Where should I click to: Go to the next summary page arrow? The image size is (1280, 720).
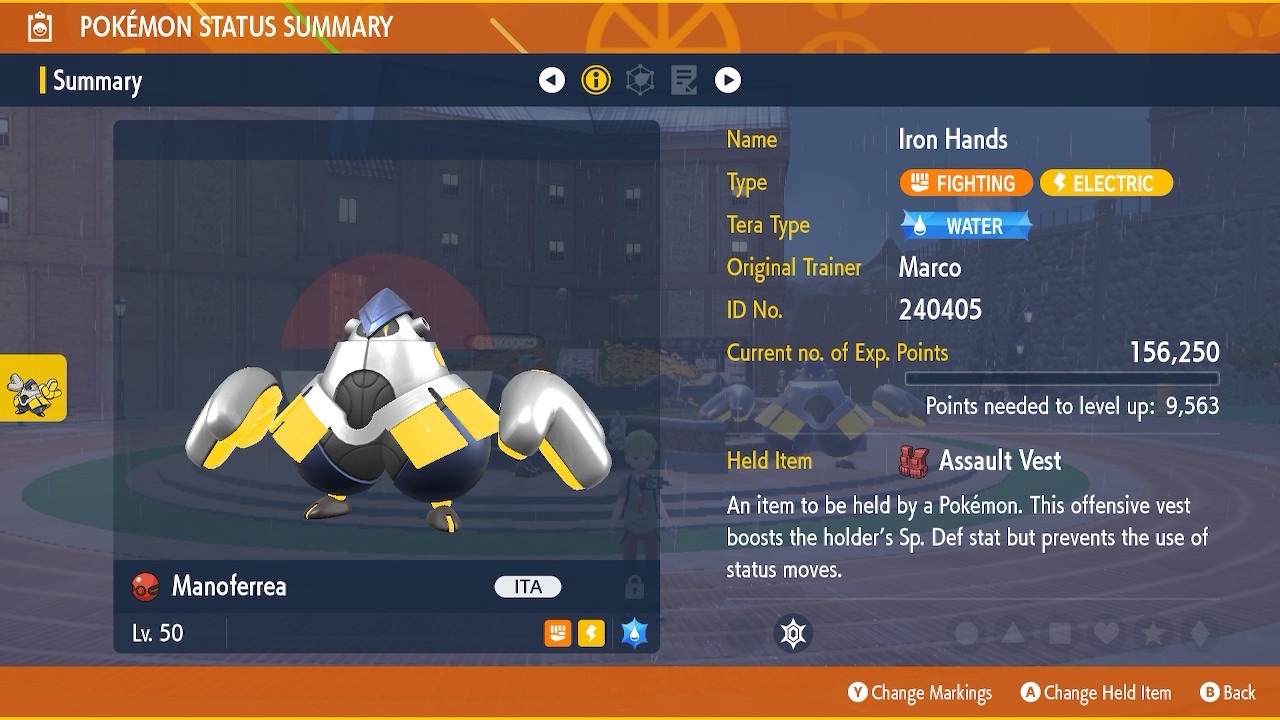(728, 80)
